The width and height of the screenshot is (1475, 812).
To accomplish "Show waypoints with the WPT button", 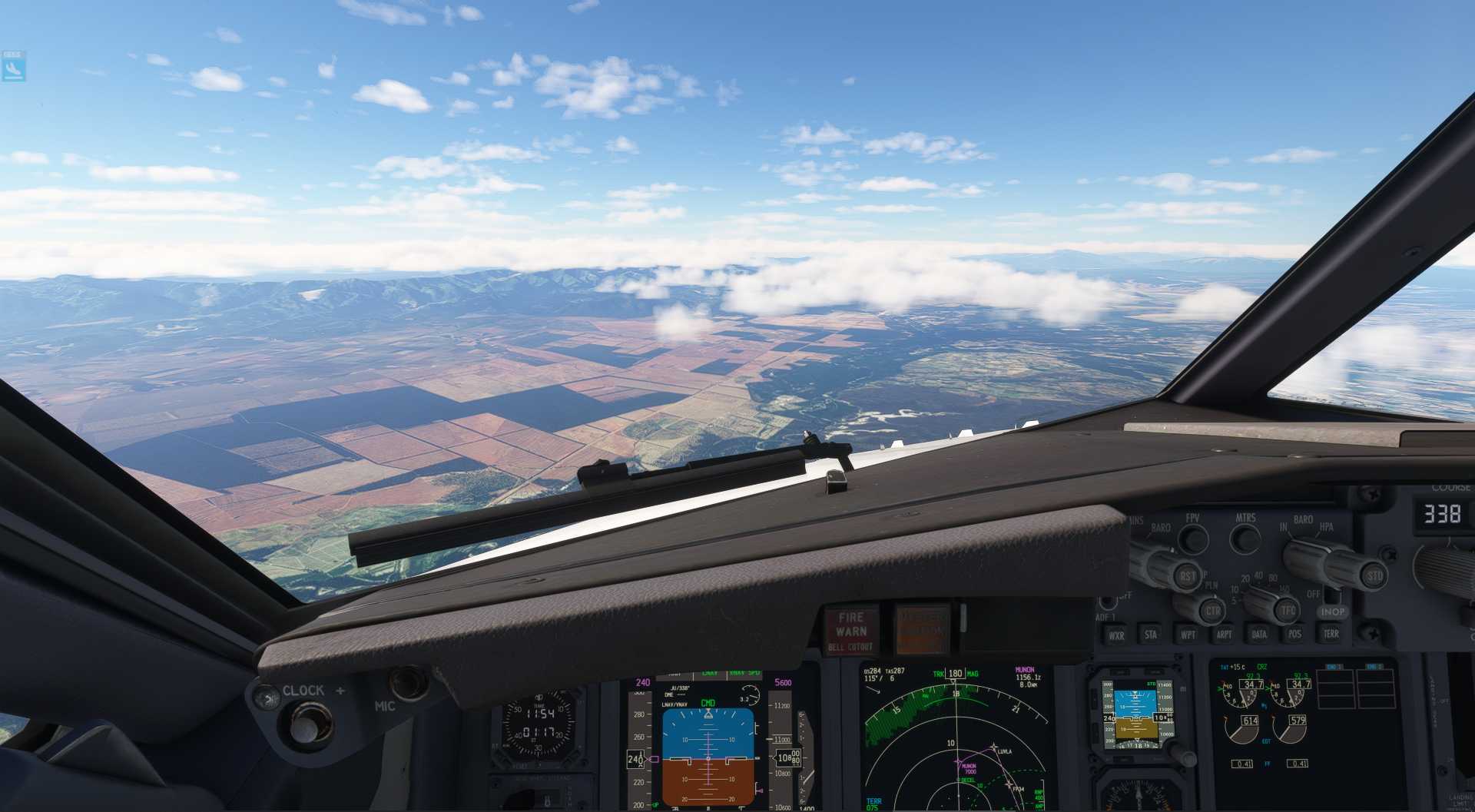I will (1188, 635).
